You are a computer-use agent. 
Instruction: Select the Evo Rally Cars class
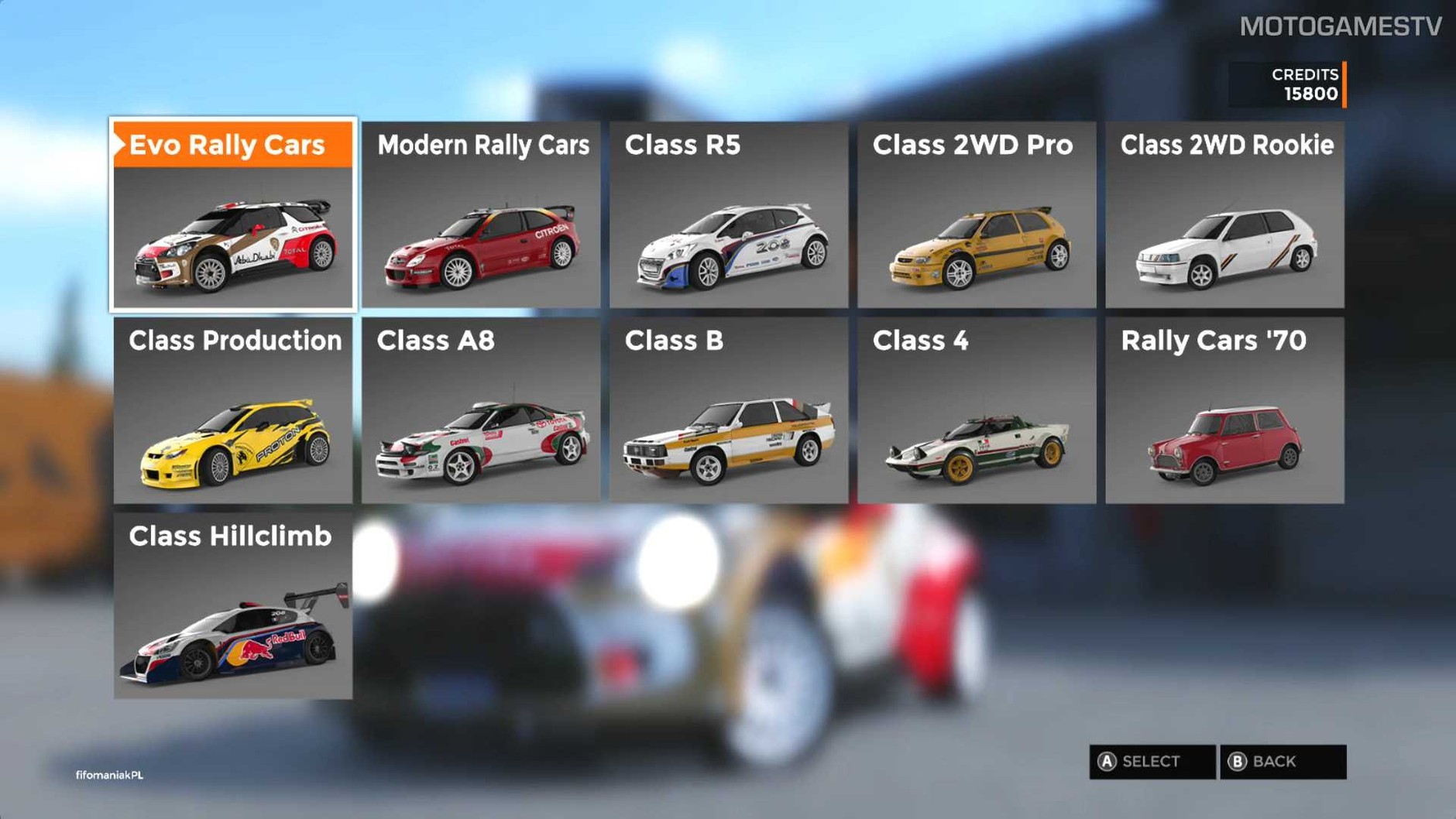pos(233,214)
